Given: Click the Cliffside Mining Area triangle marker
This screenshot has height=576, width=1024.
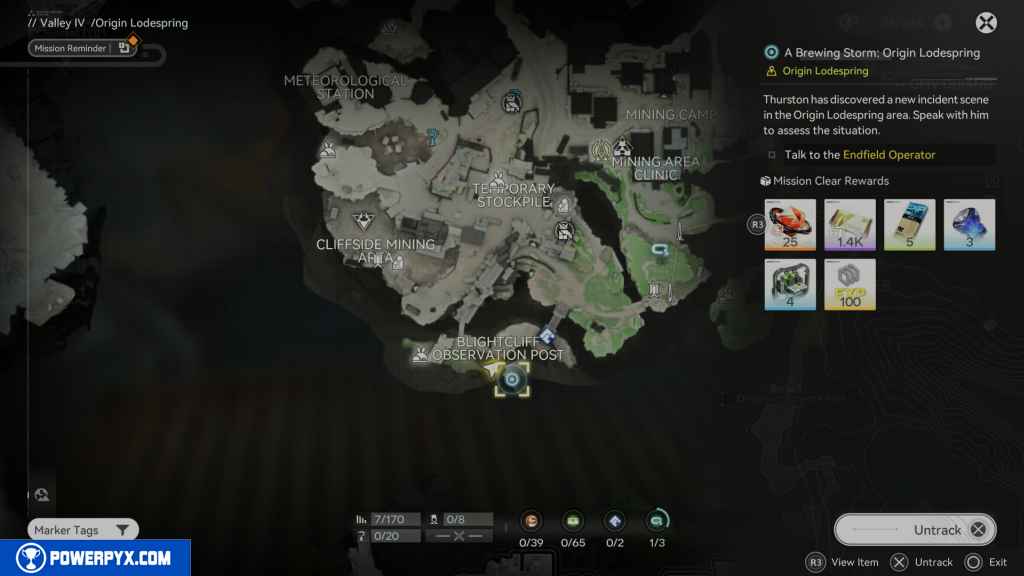Looking at the screenshot, I should click(x=362, y=221).
